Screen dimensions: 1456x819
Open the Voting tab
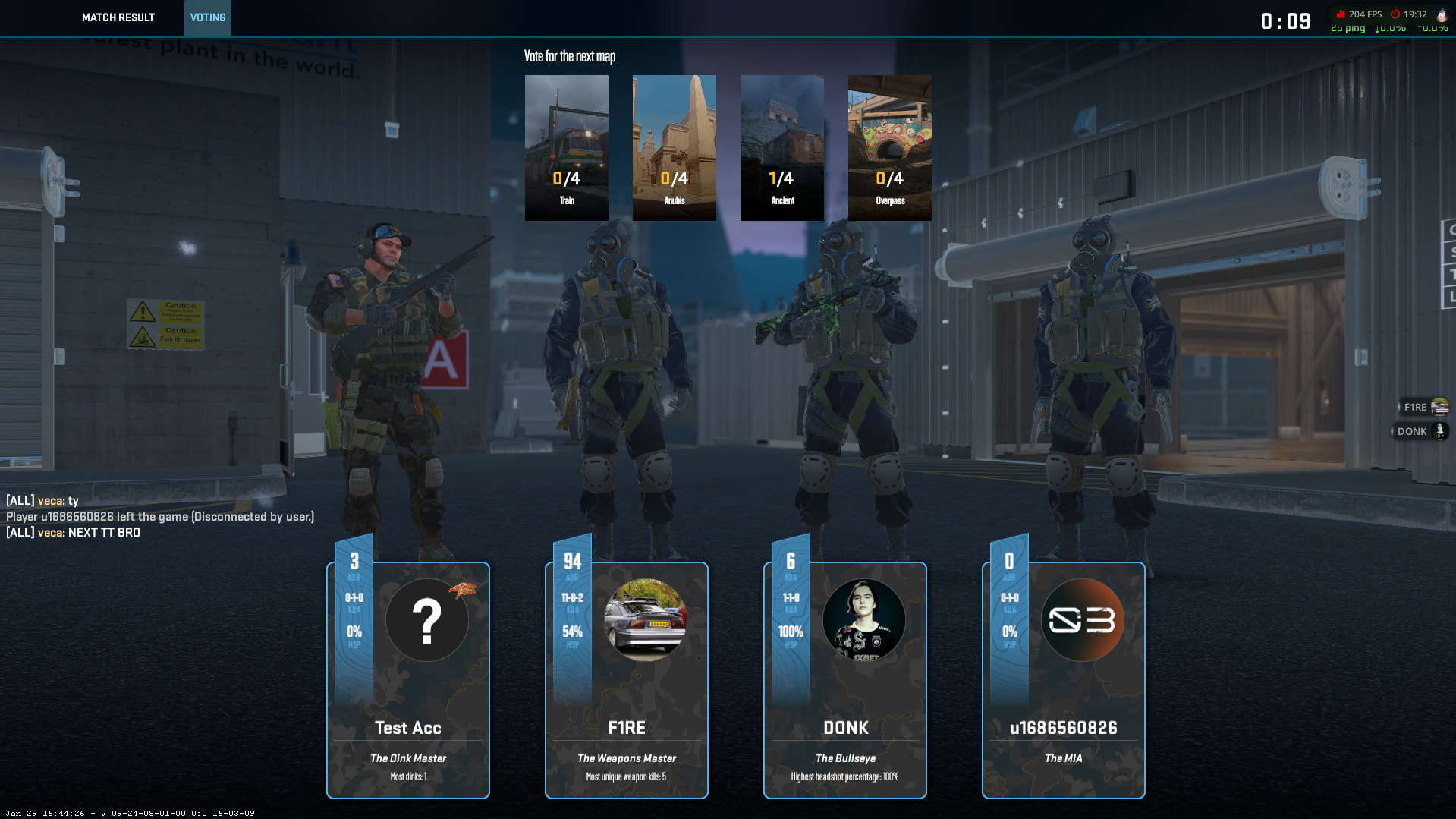point(207,17)
